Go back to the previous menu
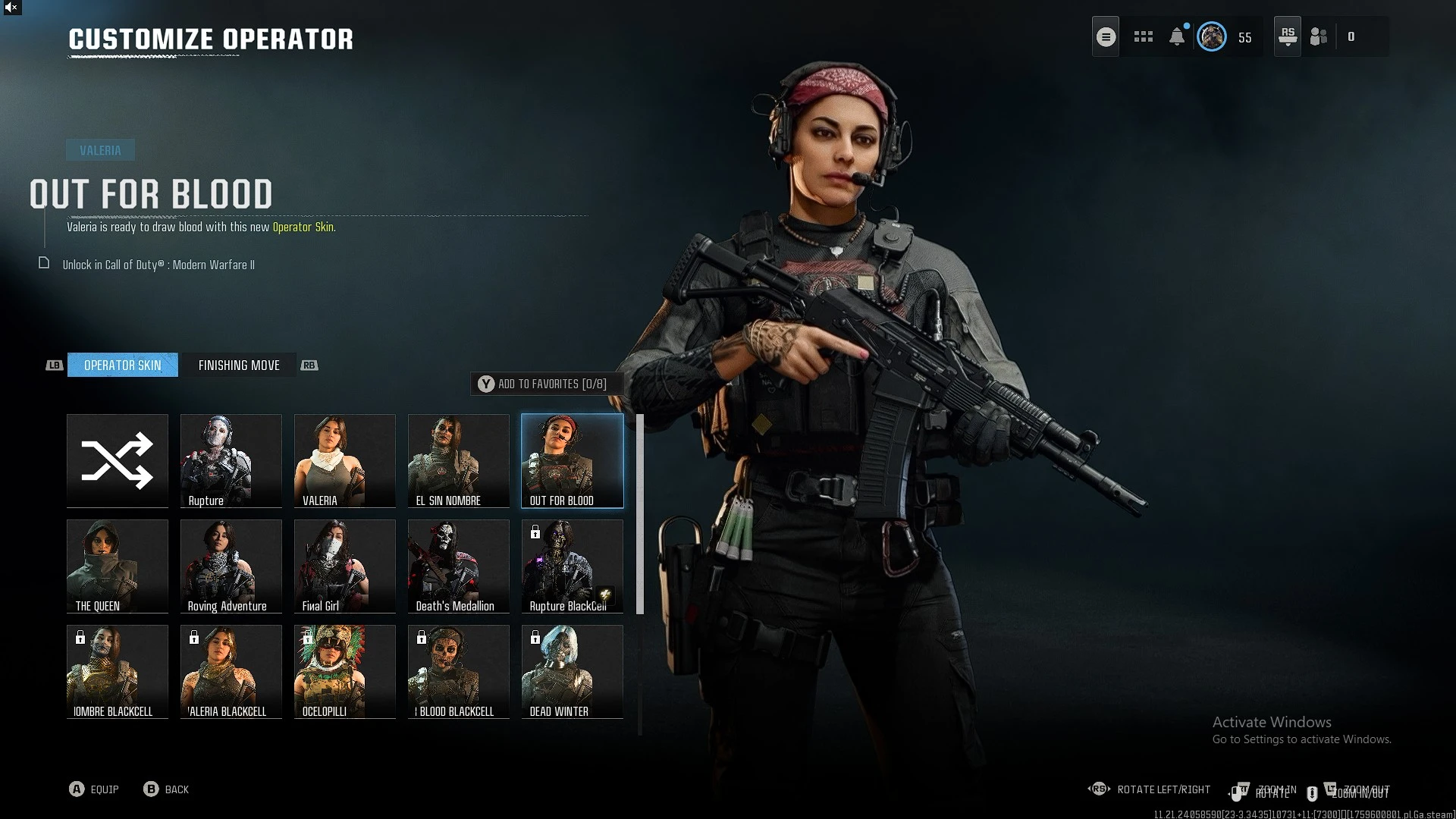This screenshot has height=819, width=1456. [166, 789]
